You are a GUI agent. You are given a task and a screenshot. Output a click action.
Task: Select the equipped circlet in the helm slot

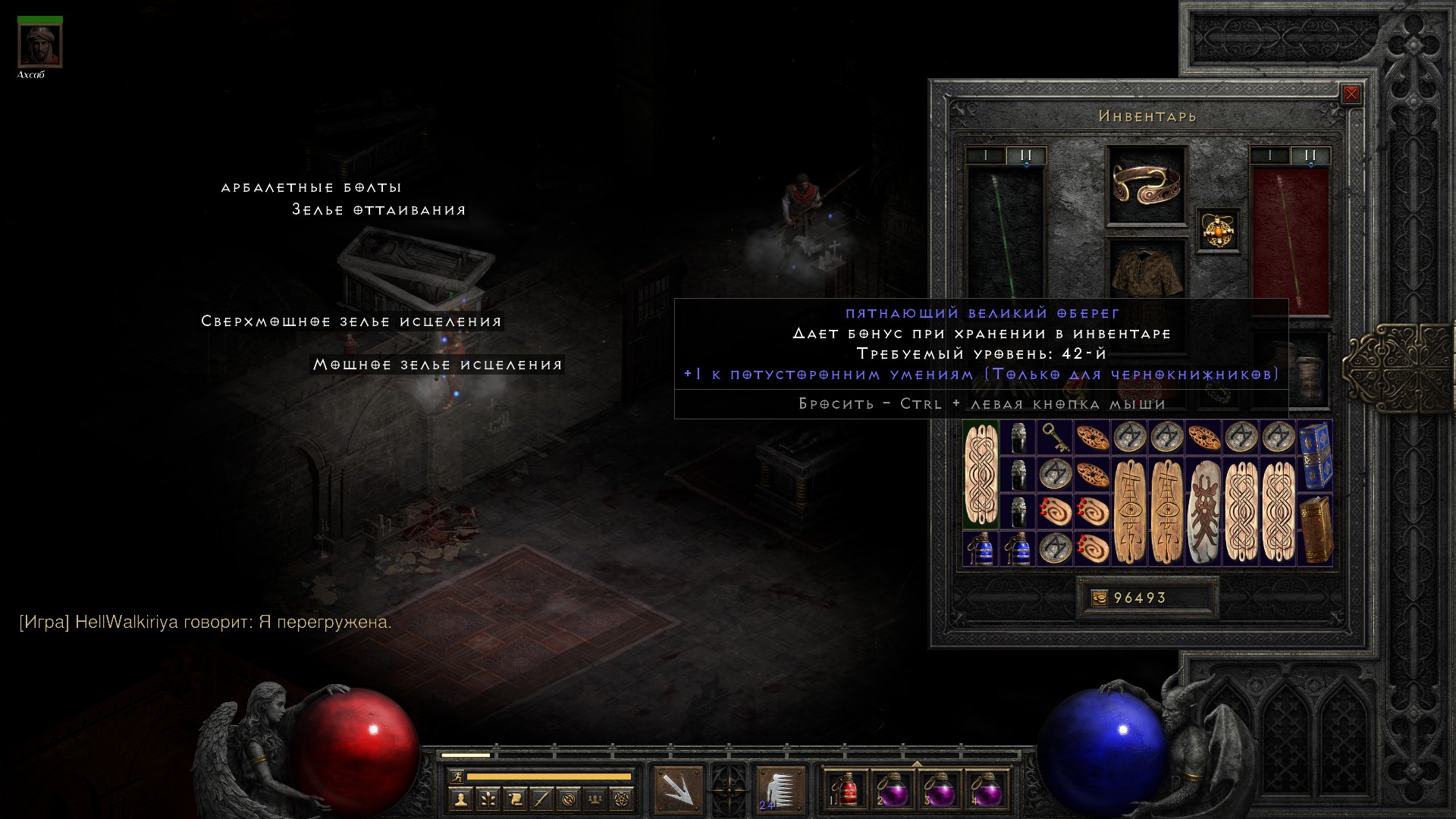tap(1146, 184)
